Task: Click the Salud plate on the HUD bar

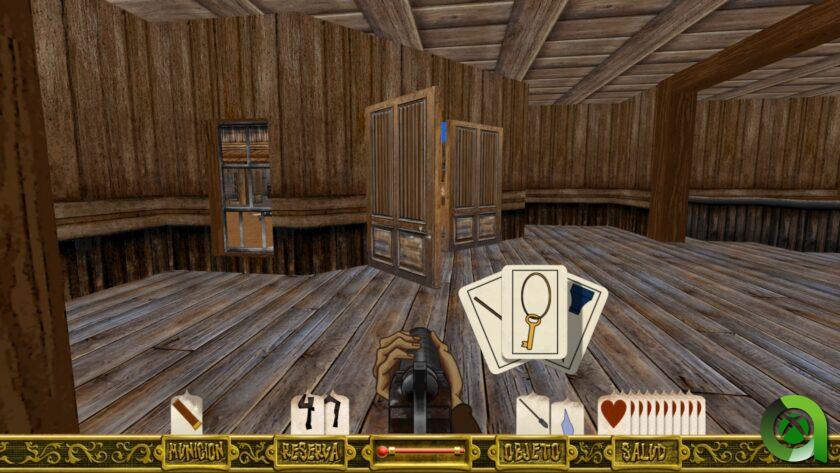Action: coord(646,451)
